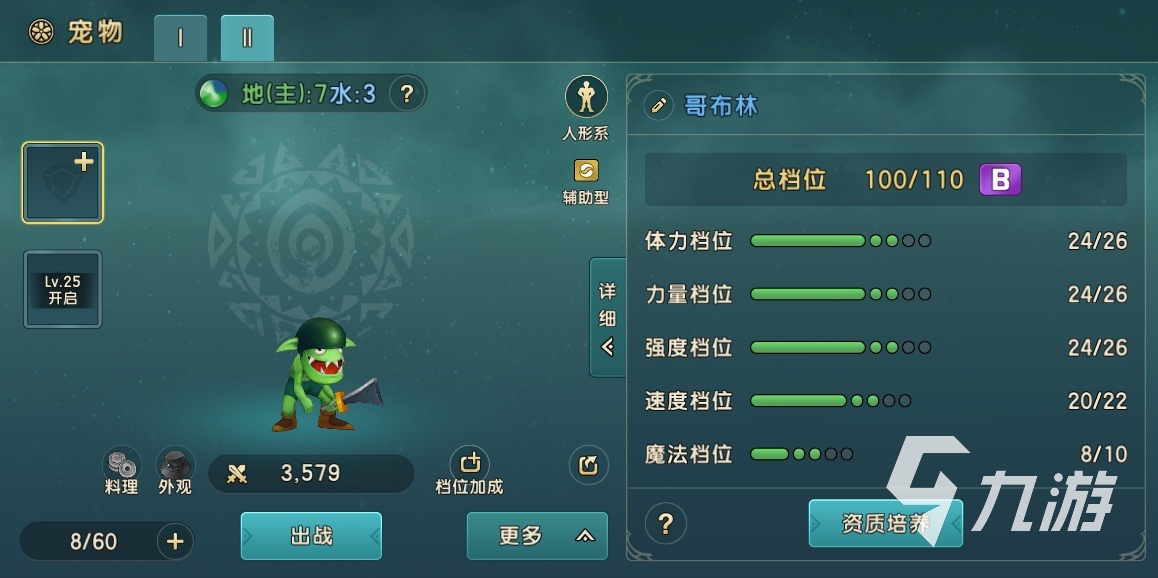View the 辅助型 role icon

tap(586, 171)
